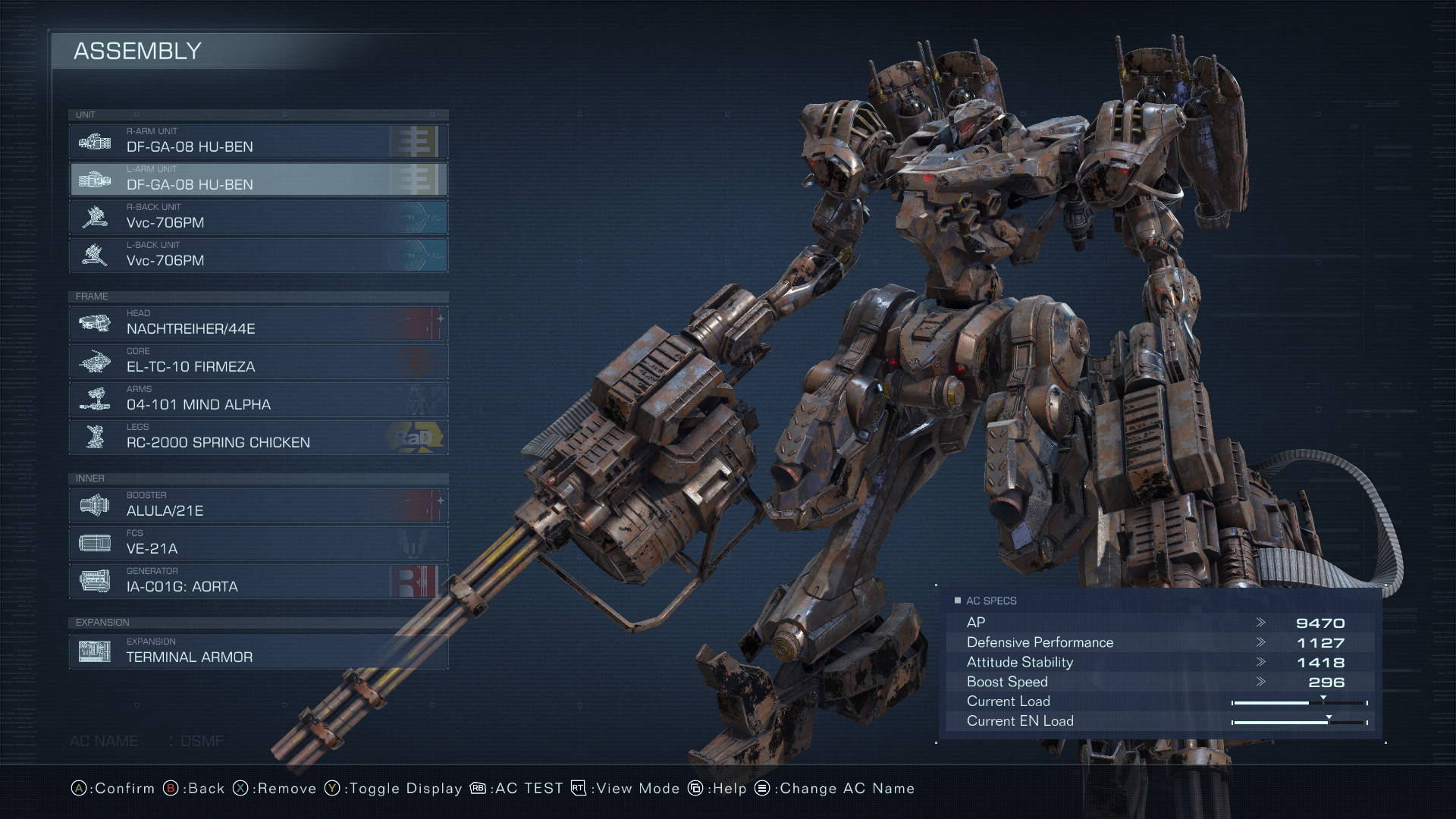Viewport: 1456px width, 819px height.
Task: Open the EL-TC-10 FIRMEZA core slot
Action: (258, 362)
